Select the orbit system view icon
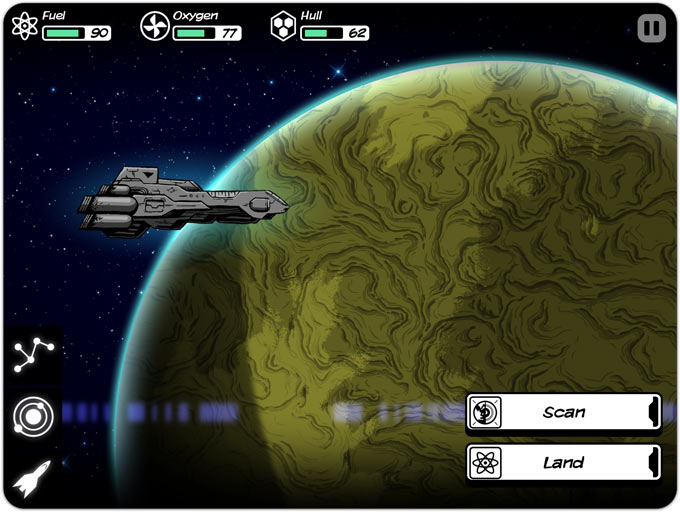The image size is (680, 512). point(33,416)
